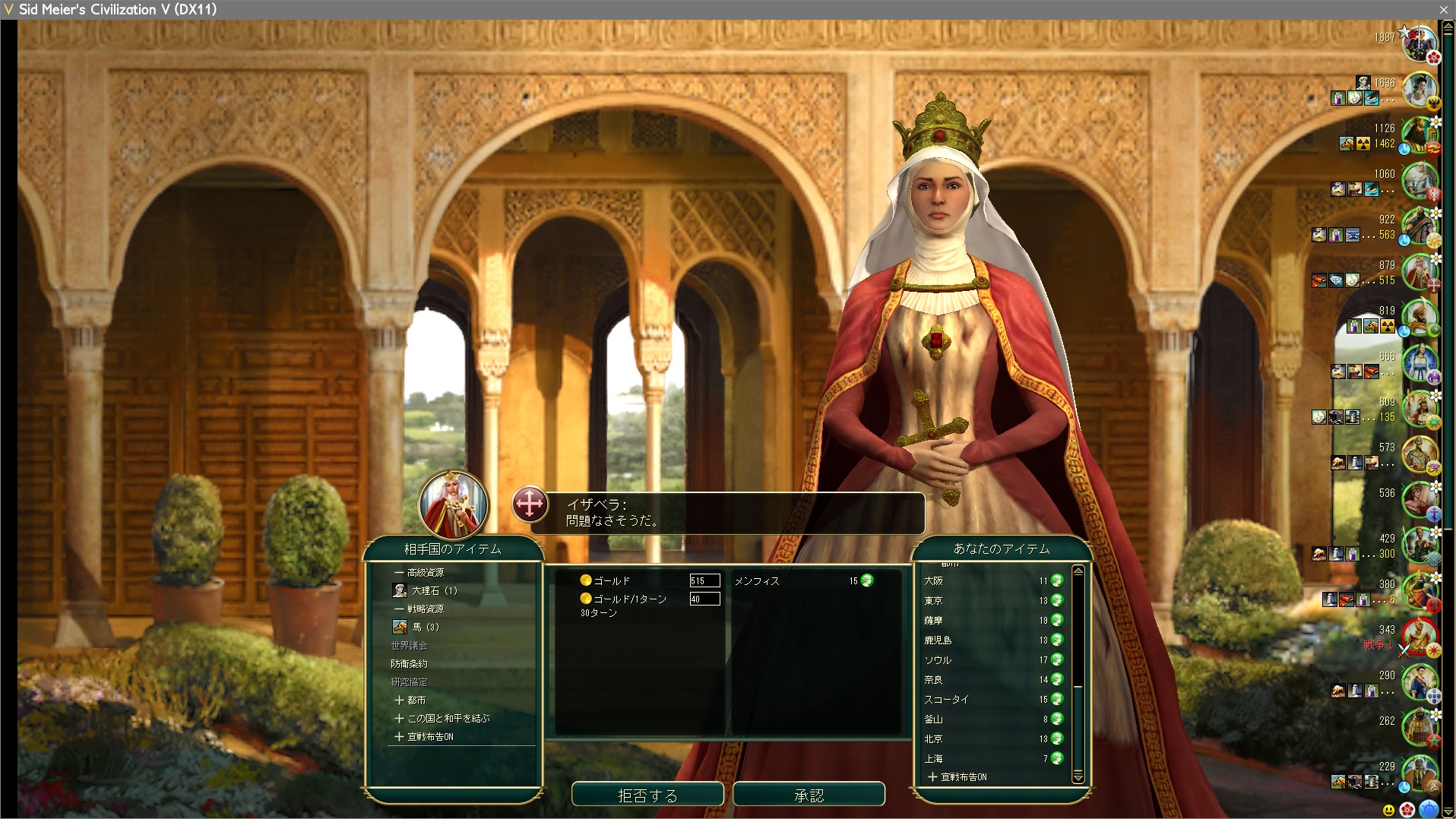Click the down arrow of your items scrollbar
Image resolution: width=1456 pixels, height=819 pixels.
(x=1078, y=776)
